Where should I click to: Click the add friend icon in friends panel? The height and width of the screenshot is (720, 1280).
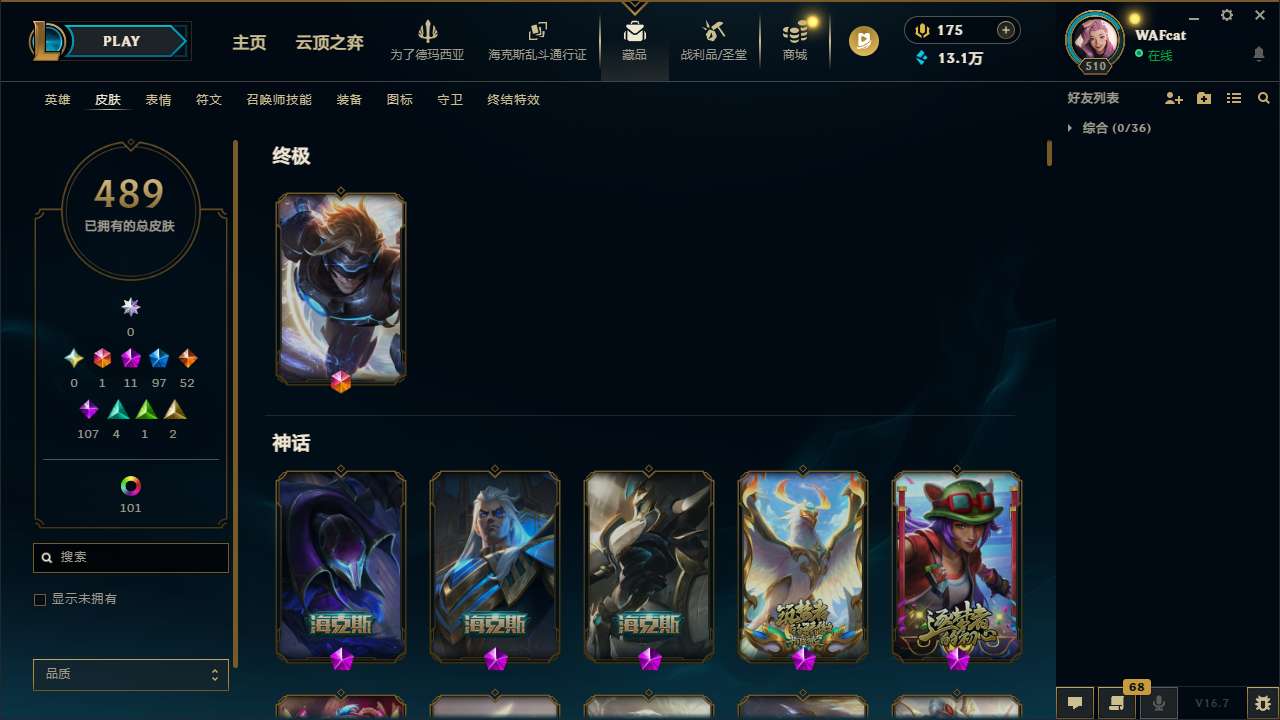[1174, 98]
